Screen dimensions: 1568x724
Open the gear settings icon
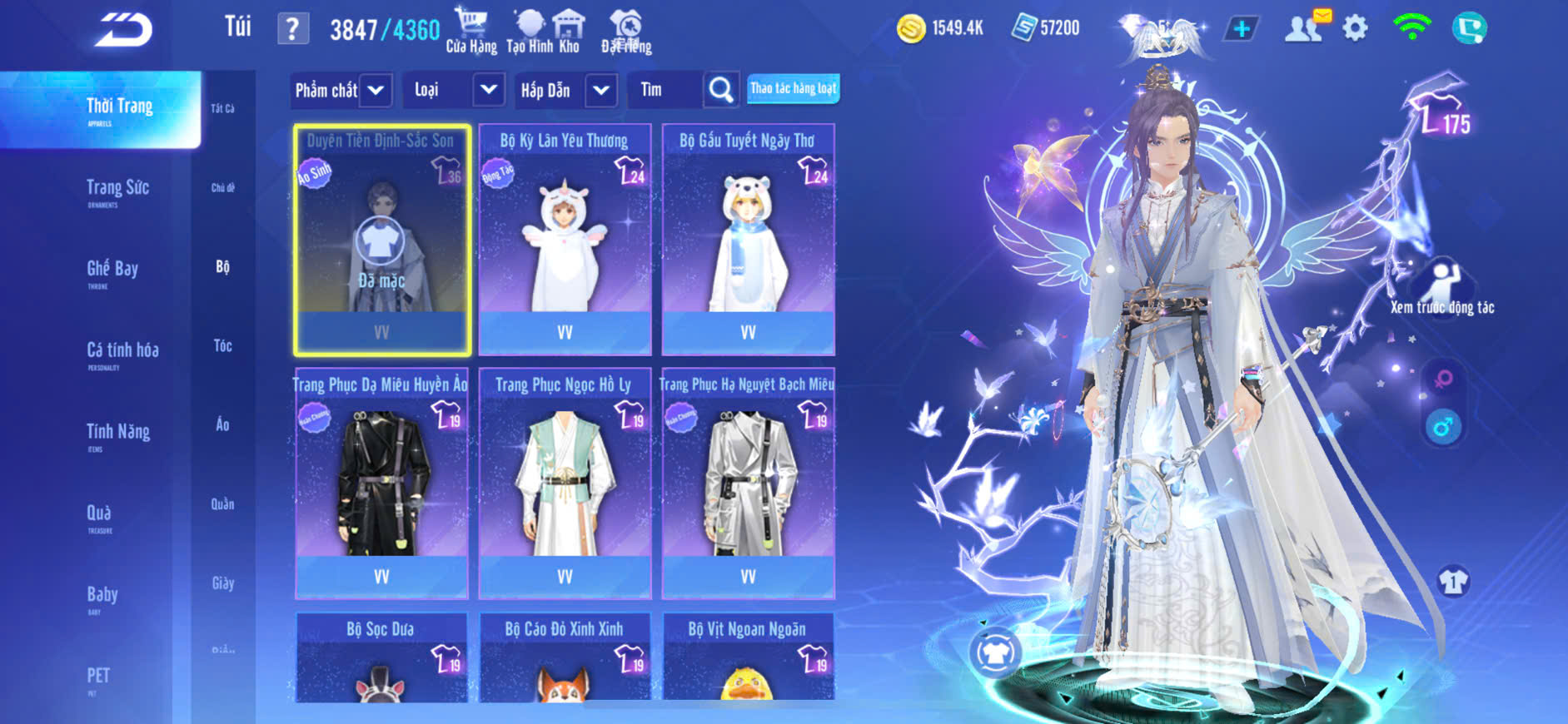coord(1355,29)
